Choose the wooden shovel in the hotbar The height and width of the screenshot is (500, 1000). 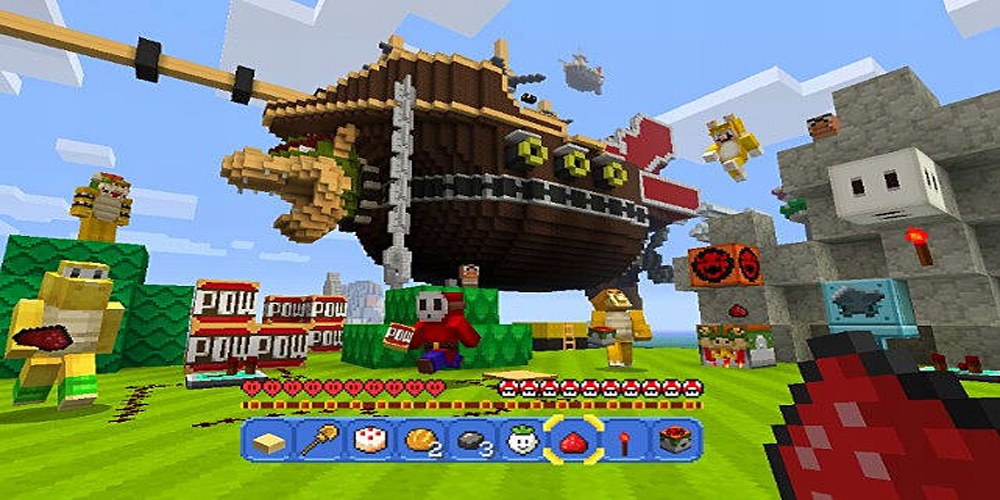click(319, 440)
